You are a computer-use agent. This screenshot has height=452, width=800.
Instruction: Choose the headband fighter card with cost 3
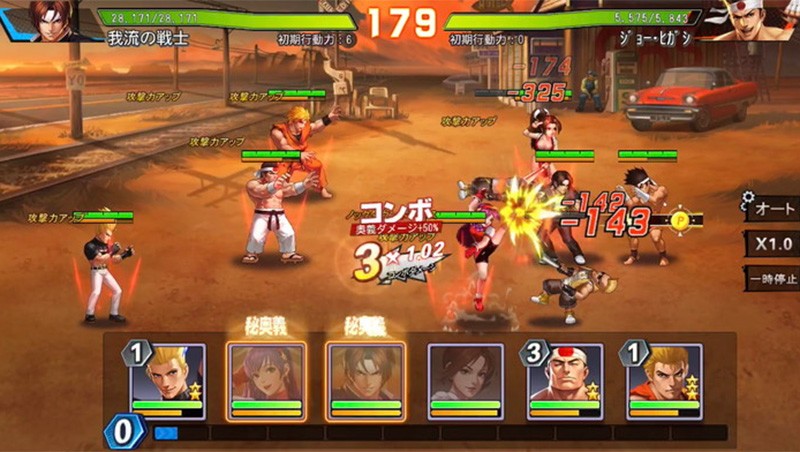click(x=565, y=381)
